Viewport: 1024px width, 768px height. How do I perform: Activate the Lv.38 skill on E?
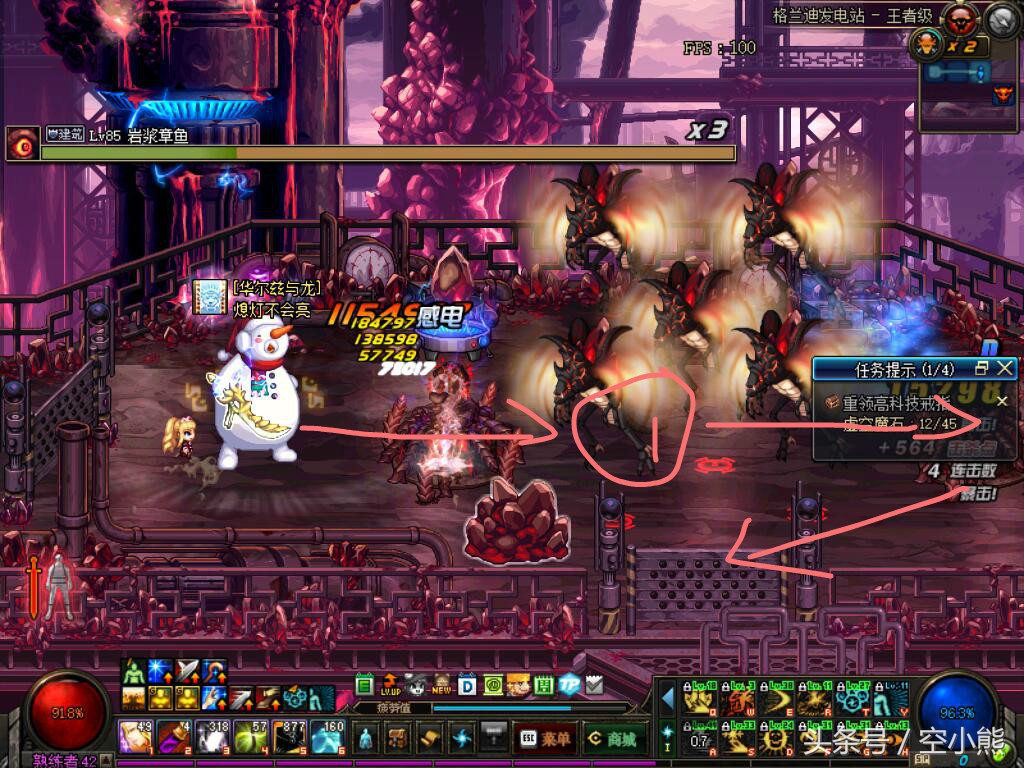coord(776,700)
